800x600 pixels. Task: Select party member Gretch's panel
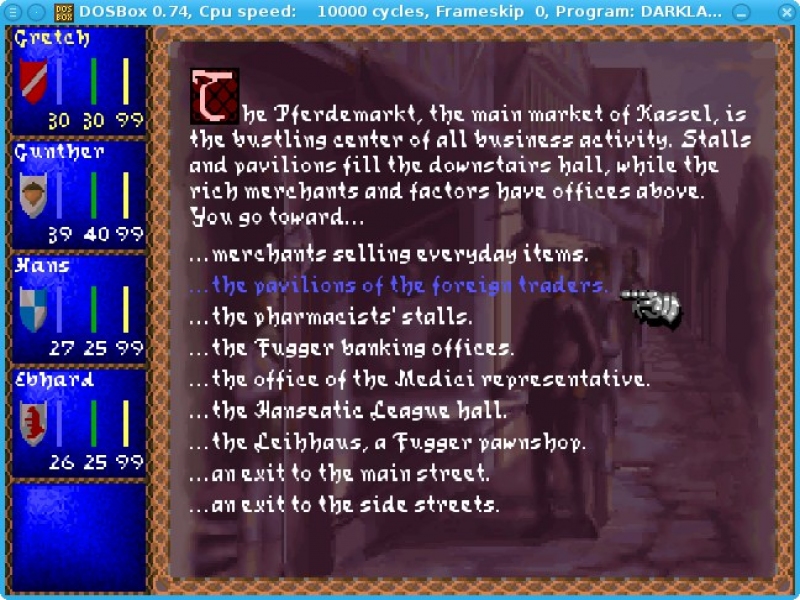pos(79,80)
